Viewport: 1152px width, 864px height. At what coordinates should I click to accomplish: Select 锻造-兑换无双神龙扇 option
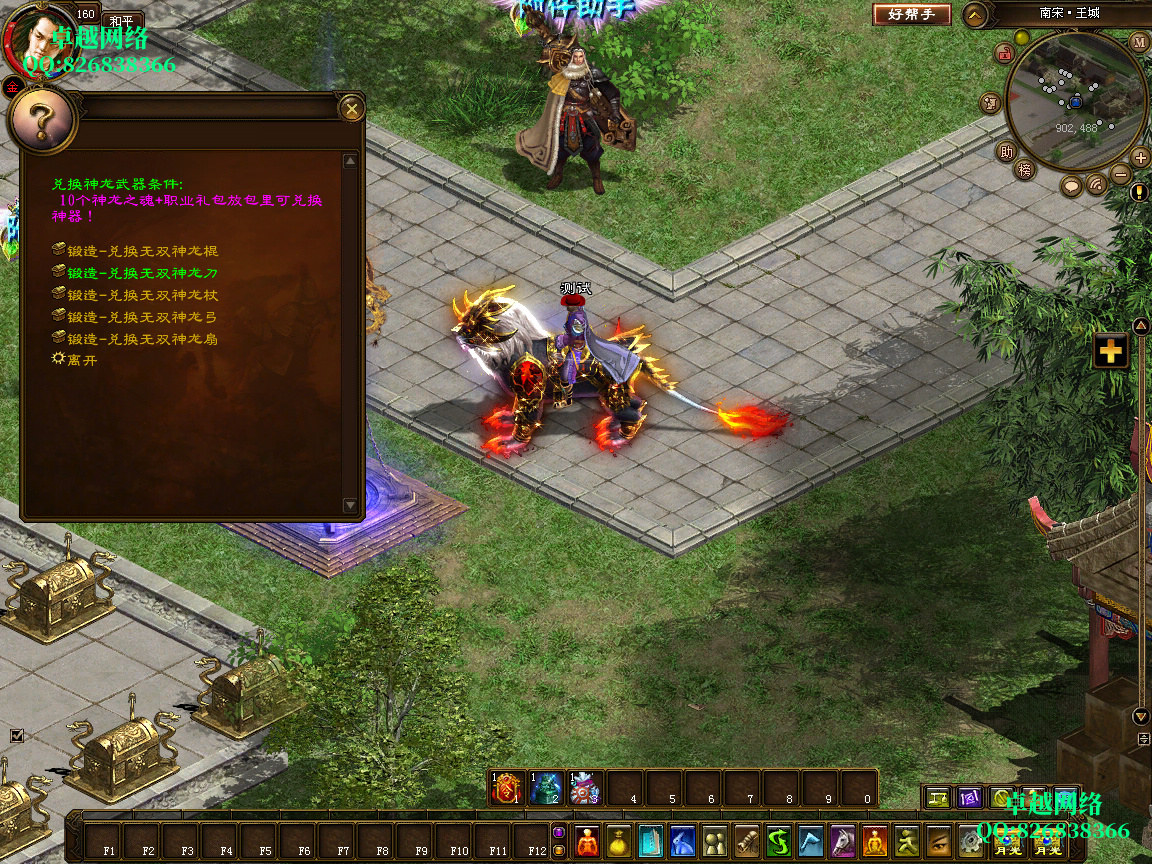tap(142, 339)
